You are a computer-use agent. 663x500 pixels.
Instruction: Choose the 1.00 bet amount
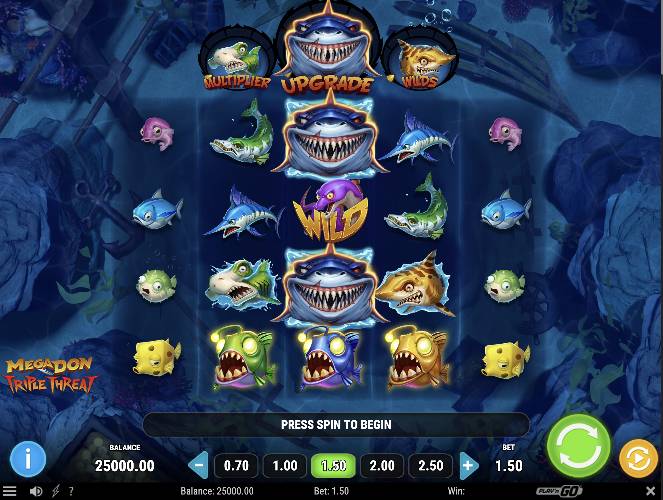(284, 465)
